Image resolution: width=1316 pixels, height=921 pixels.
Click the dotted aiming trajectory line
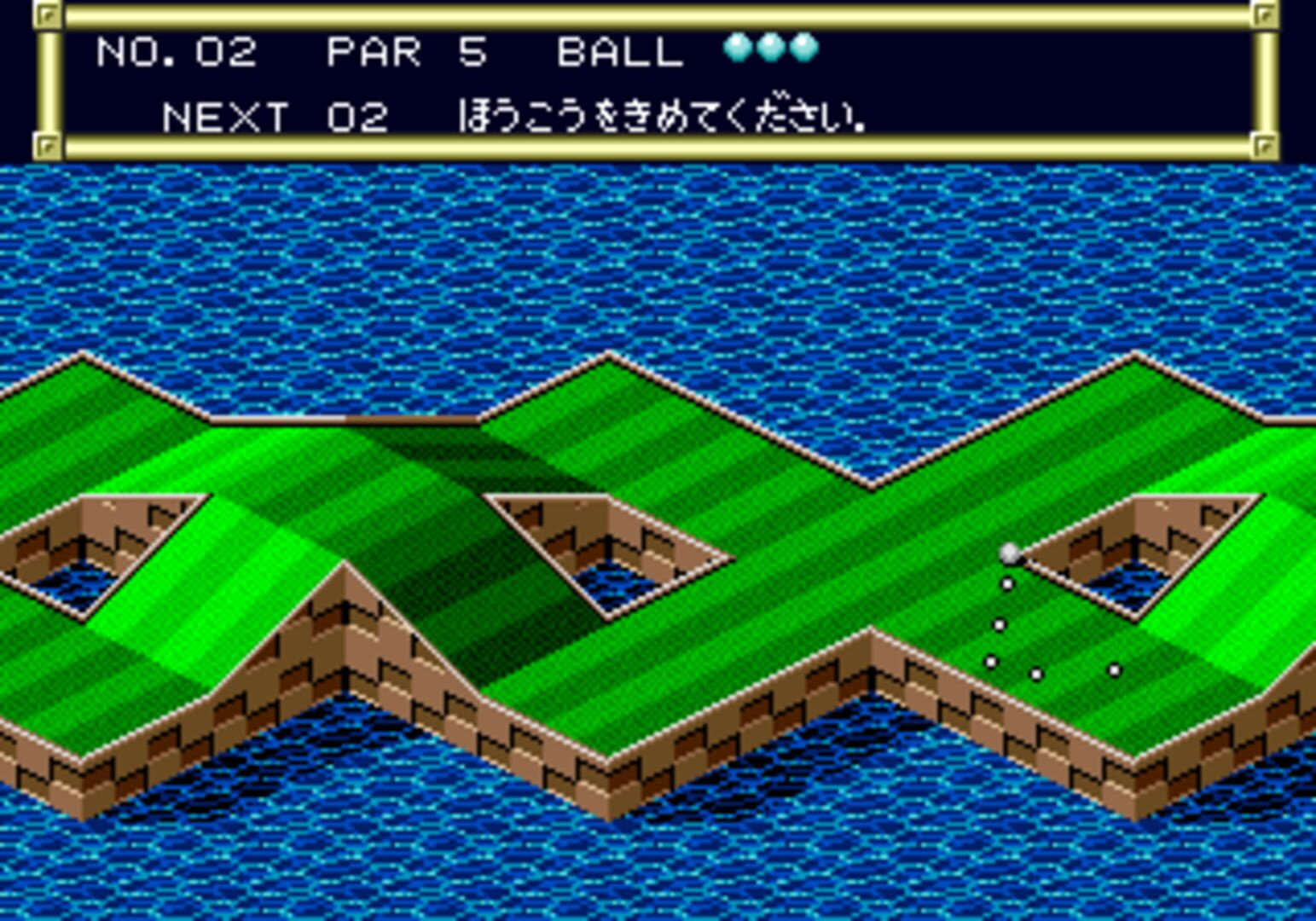(x=998, y=623)
